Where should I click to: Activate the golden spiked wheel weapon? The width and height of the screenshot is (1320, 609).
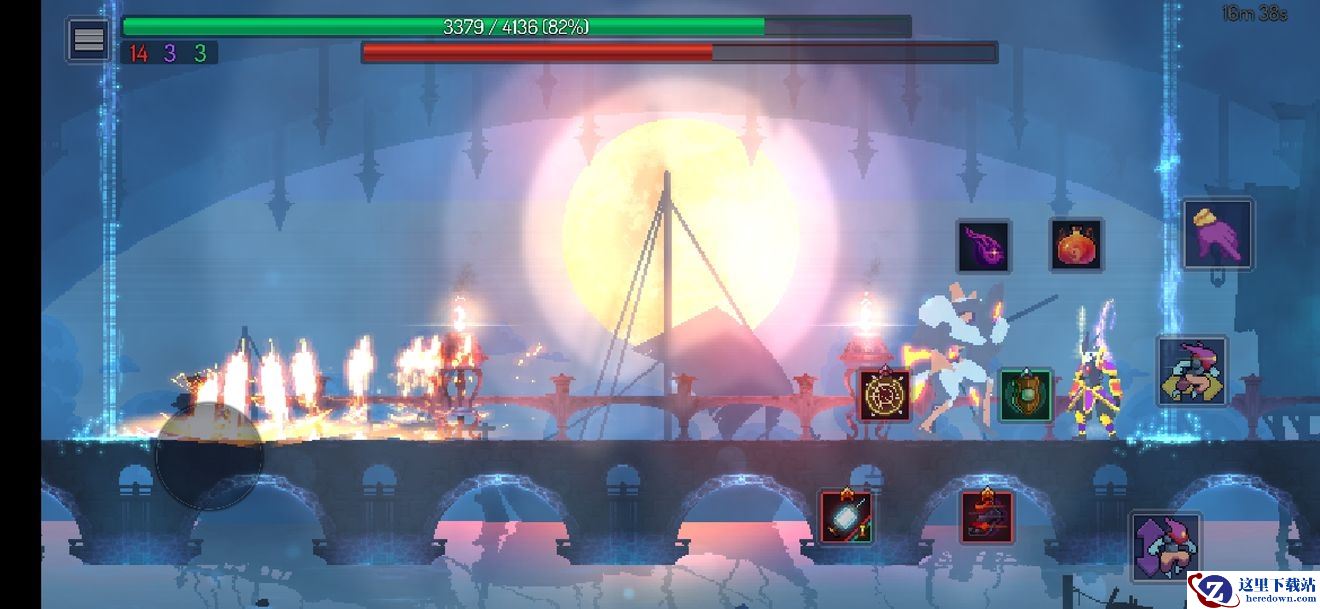tap(884, 395)
